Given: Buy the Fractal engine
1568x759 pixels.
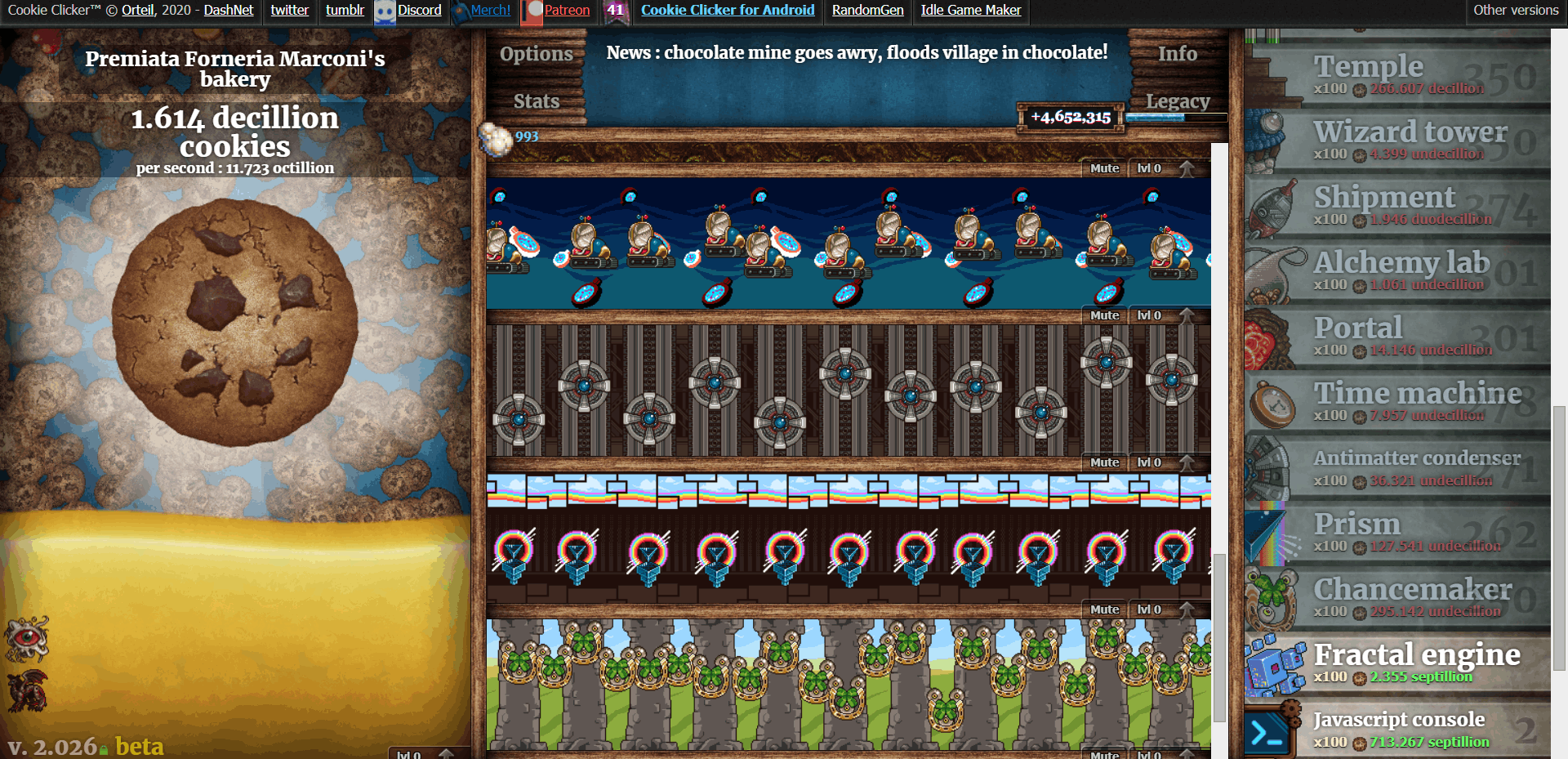Looking at the screenshot, I should click(x=1396, y=663).
